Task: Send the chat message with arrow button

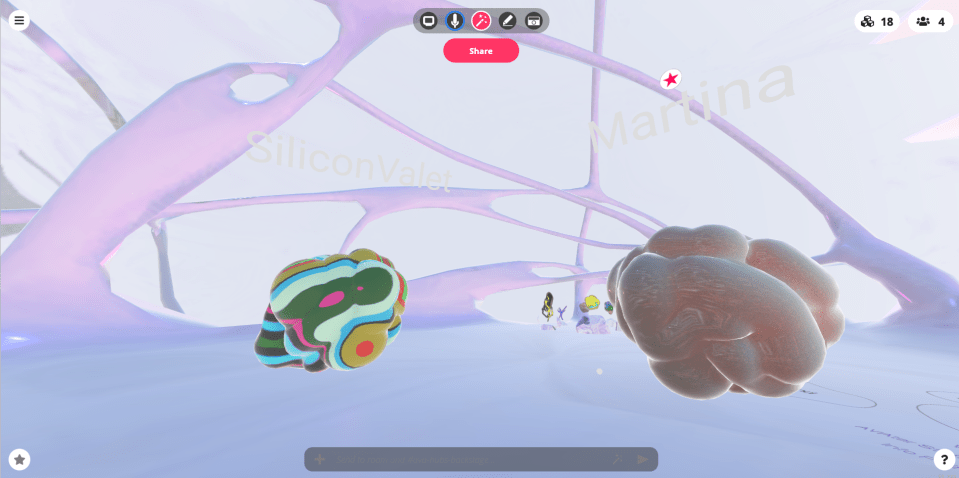Action: [643, 459]
